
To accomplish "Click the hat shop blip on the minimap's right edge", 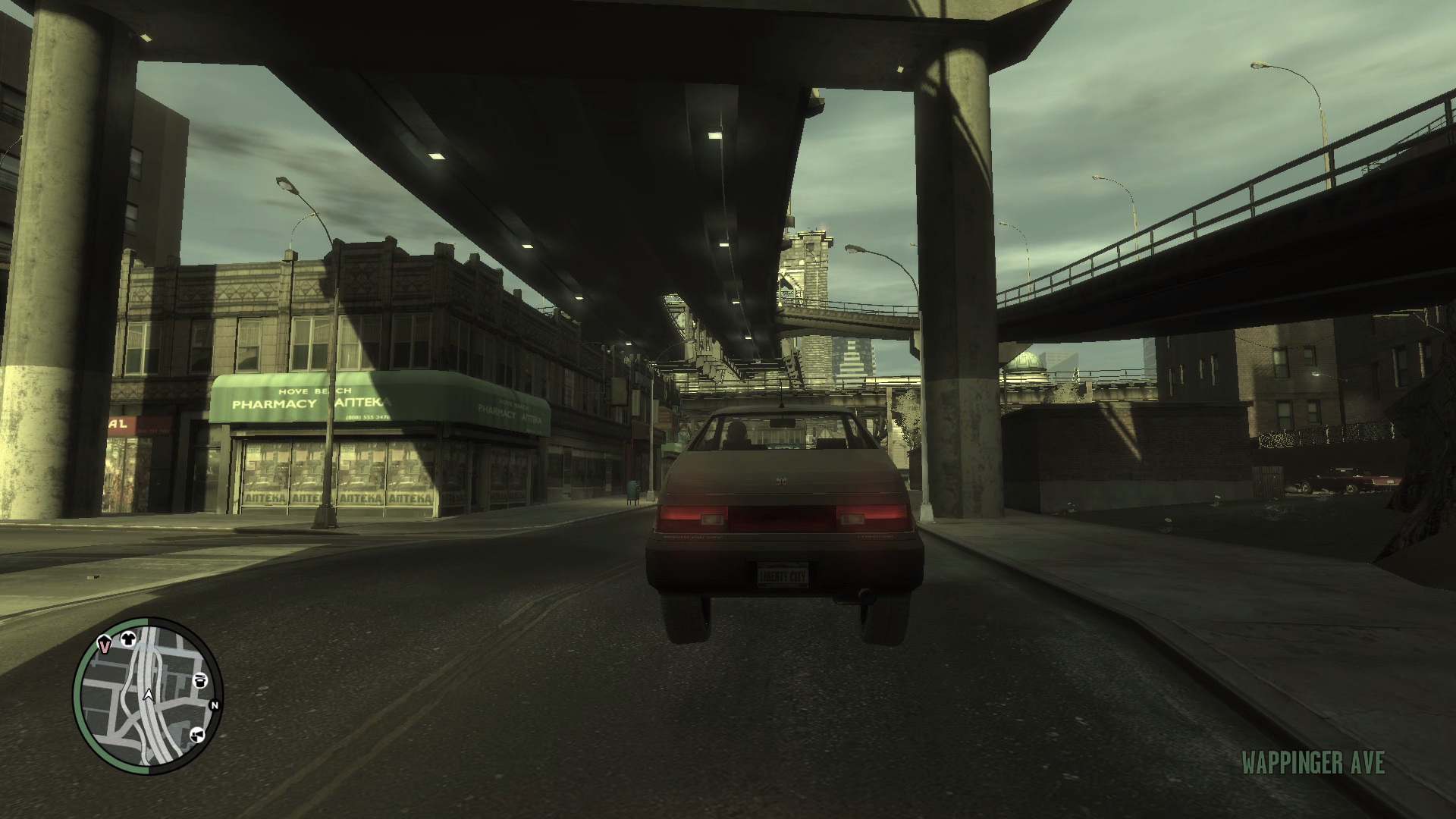I will (x=199, y=681).
